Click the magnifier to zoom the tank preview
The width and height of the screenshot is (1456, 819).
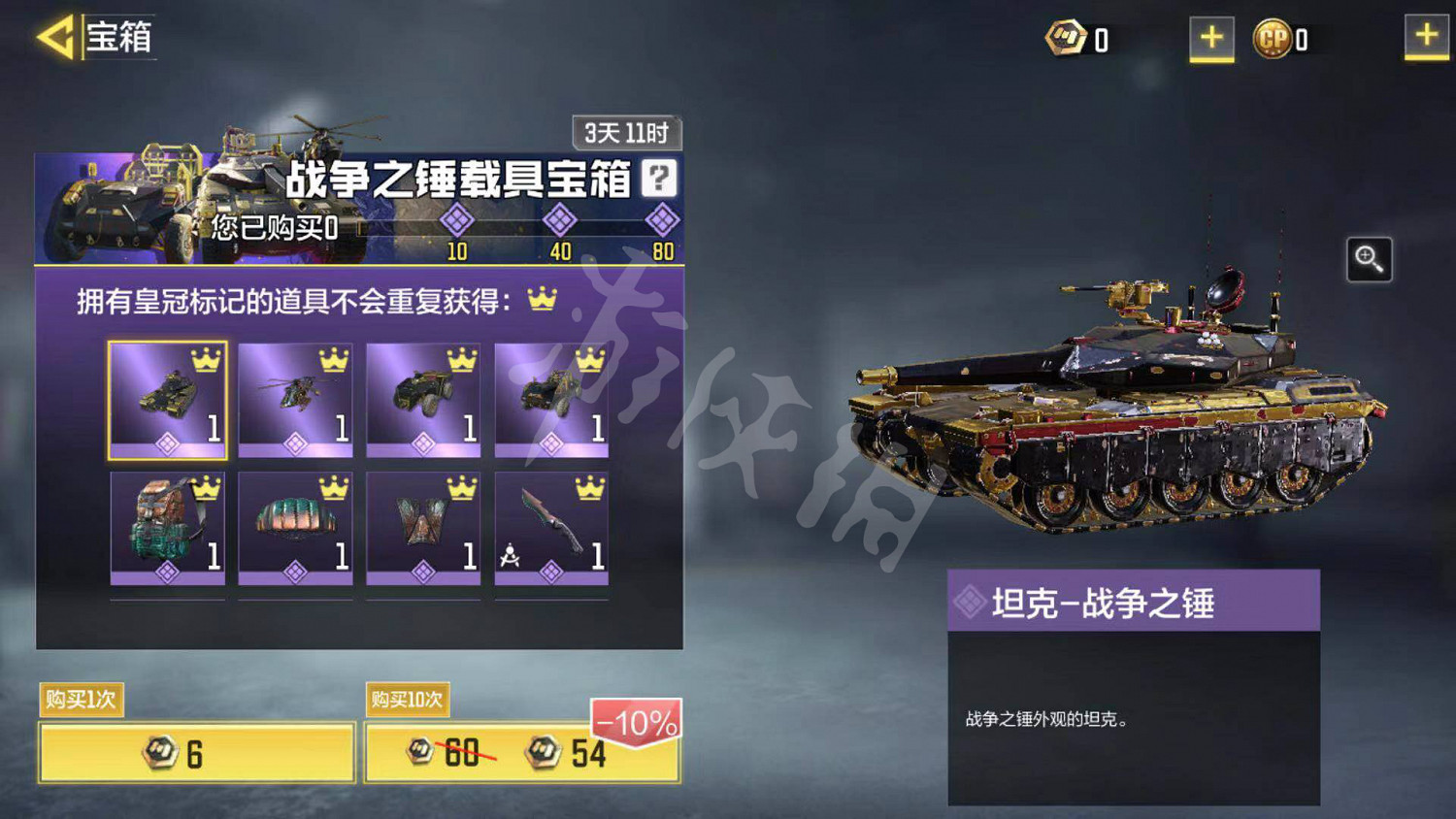click(x=1369, y=259)
